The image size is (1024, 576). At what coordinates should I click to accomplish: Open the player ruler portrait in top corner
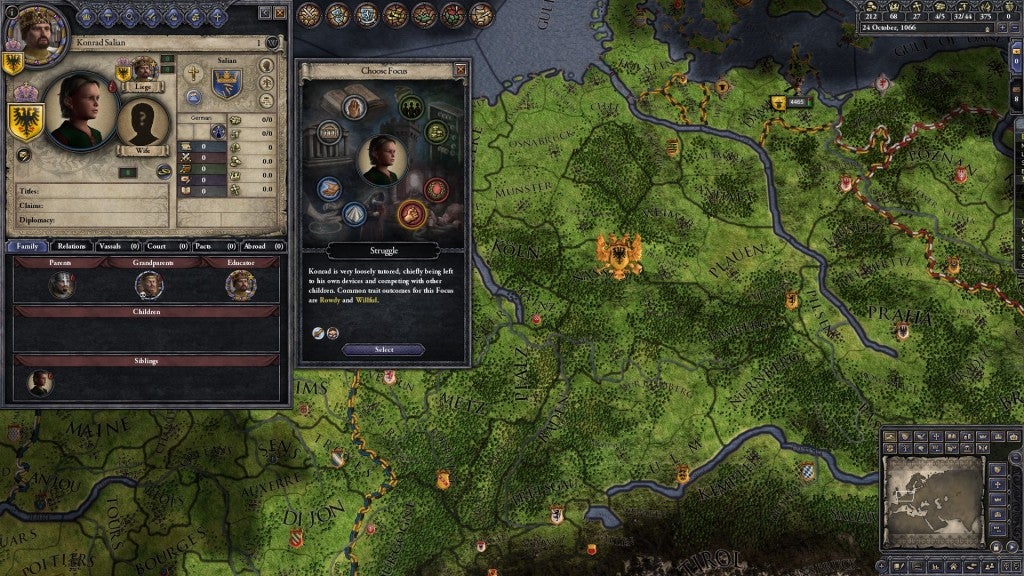tap(30, 30)
